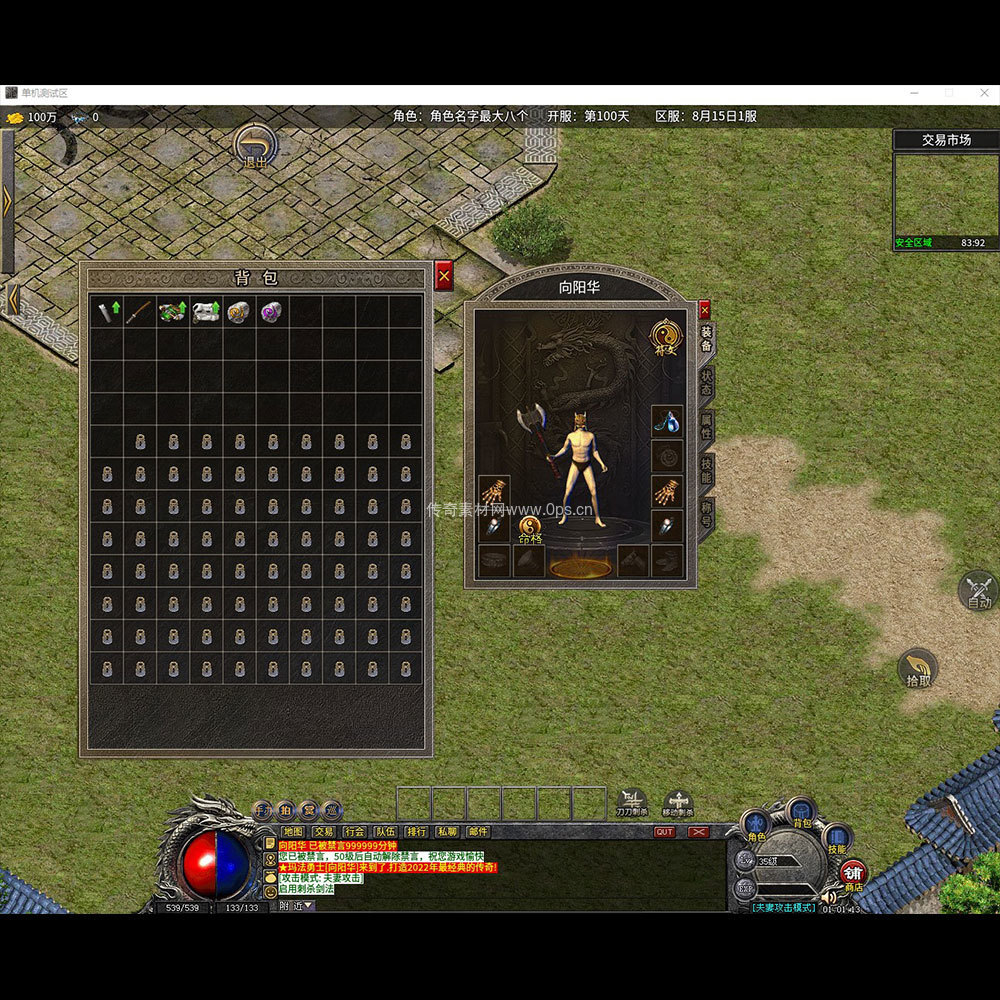
Task: Click the 拾取 pickup button
Action: click(918, 668)
